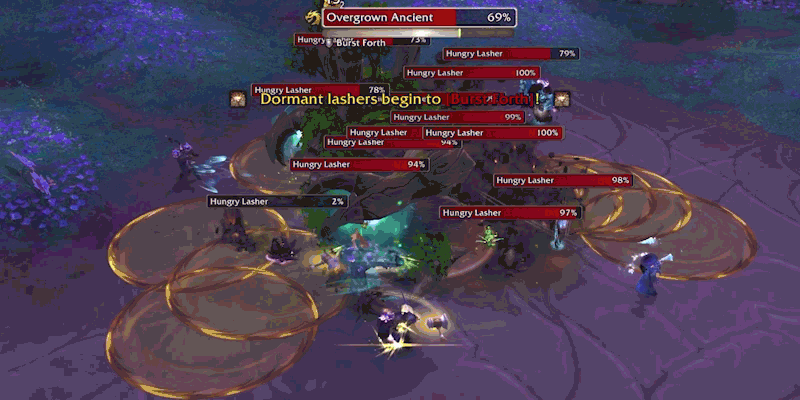The width and height of the screenshot is (800, 400).
Task: Select the Hungry Lasher nameplate at 79%
Action: click(511, 53)
